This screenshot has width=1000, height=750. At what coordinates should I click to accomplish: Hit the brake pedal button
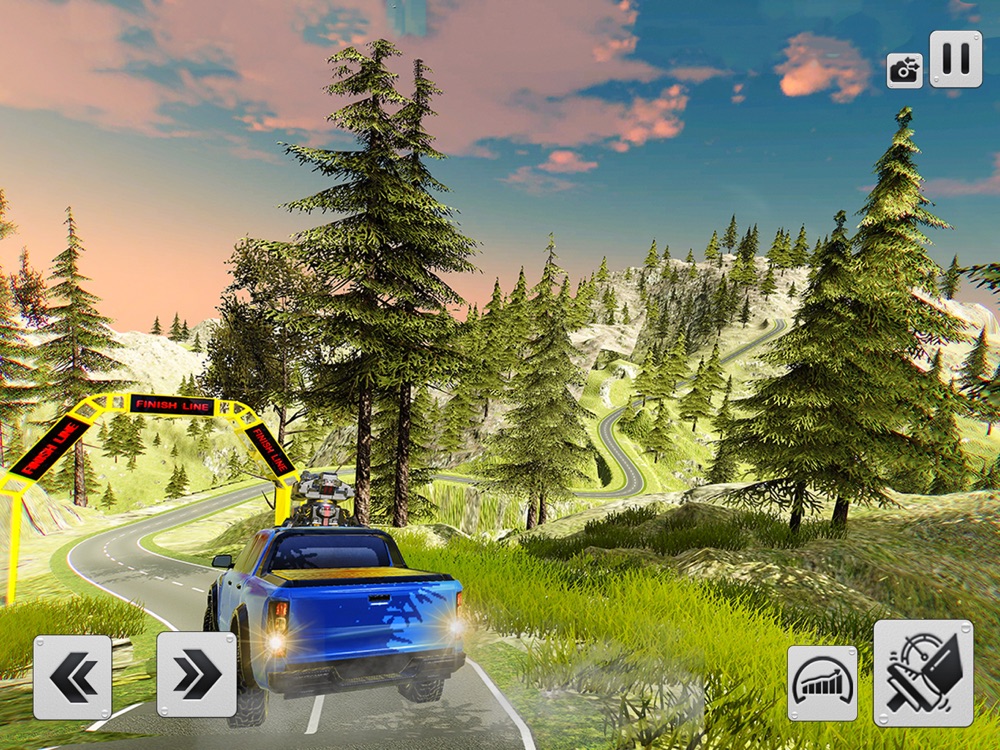[923, 673]
